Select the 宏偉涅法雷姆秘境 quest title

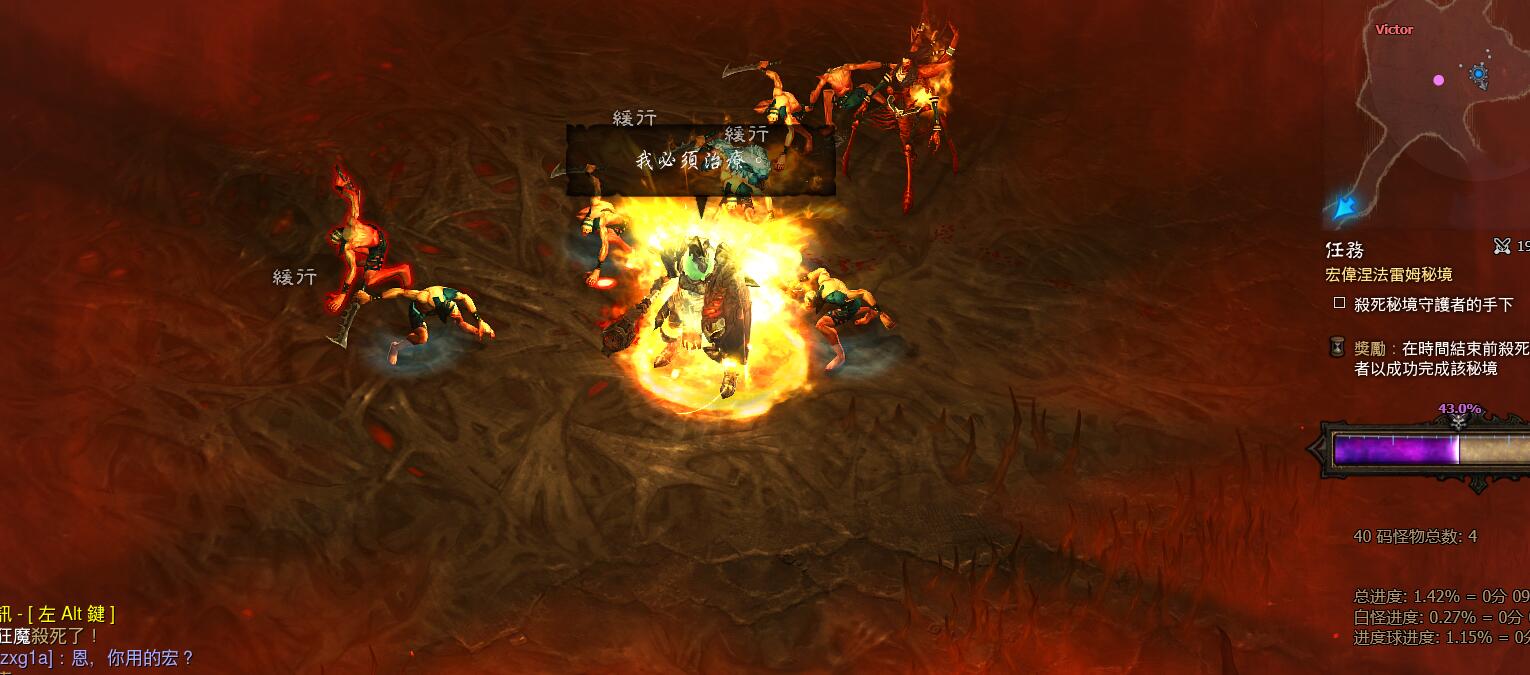point(1388,274)
